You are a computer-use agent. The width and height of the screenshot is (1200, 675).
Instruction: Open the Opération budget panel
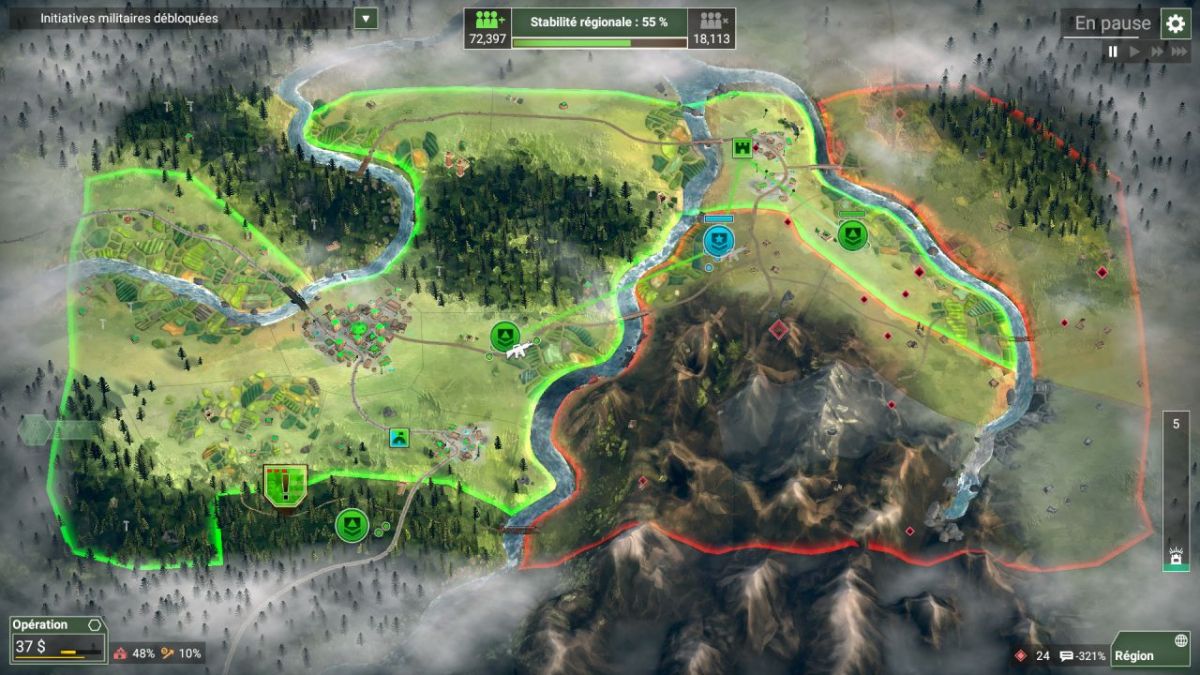57,638
